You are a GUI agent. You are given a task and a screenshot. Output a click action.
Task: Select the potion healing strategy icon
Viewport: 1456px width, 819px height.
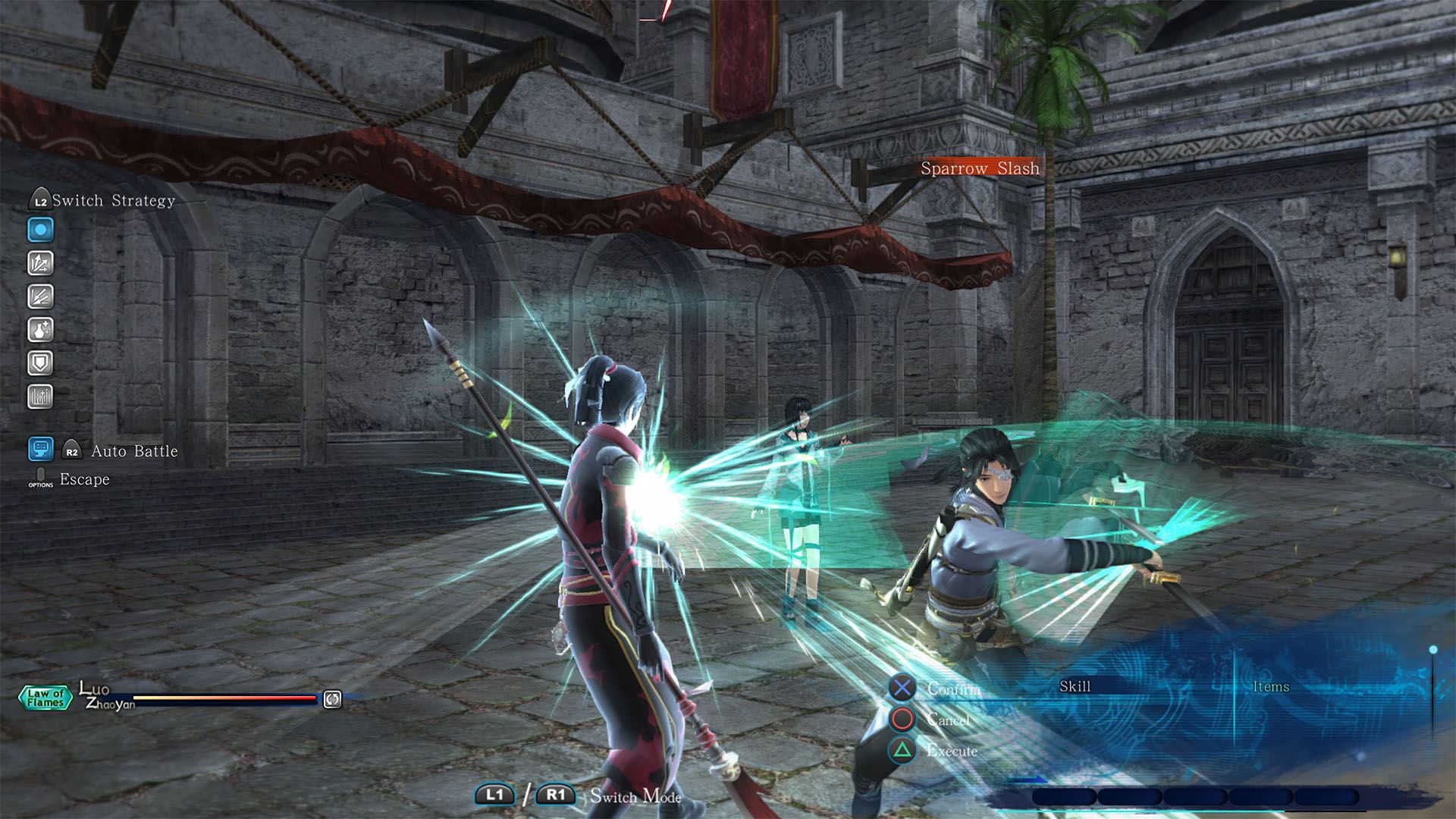(41, 330)
